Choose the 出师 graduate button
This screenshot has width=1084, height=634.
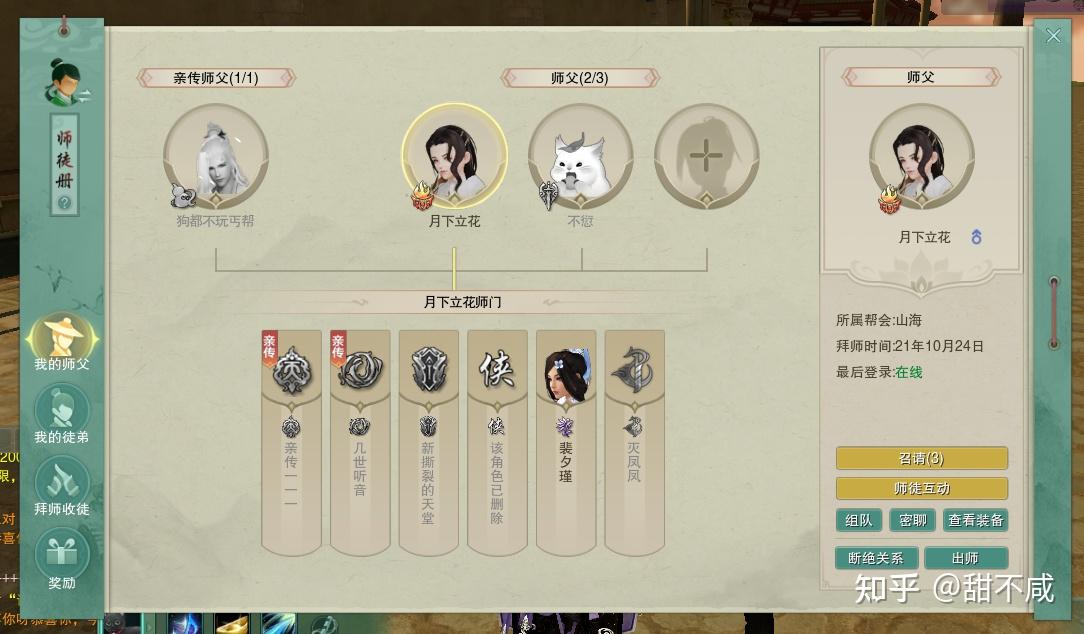[965, 558]
